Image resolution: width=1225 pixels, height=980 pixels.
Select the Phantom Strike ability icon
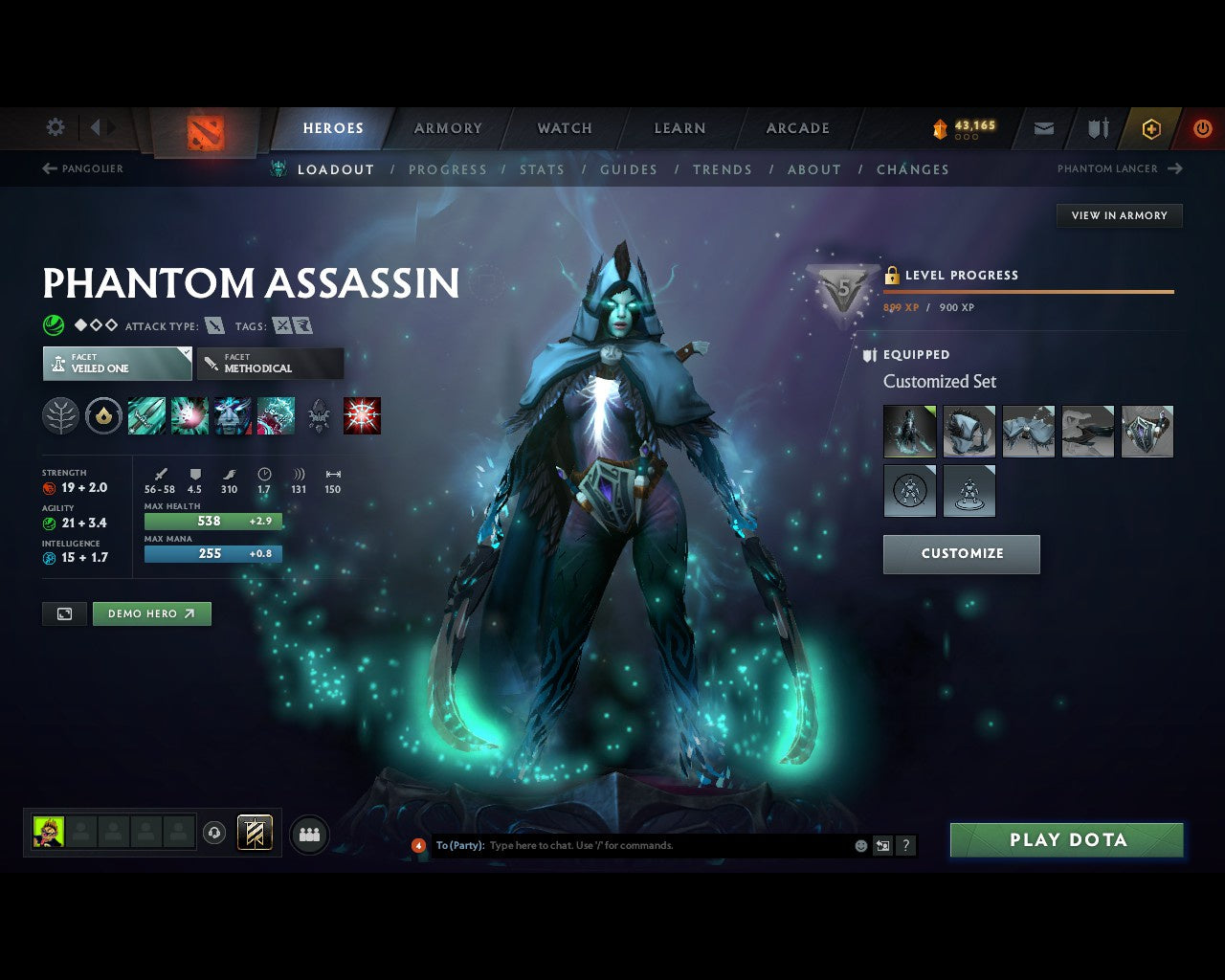coord(189,415)
